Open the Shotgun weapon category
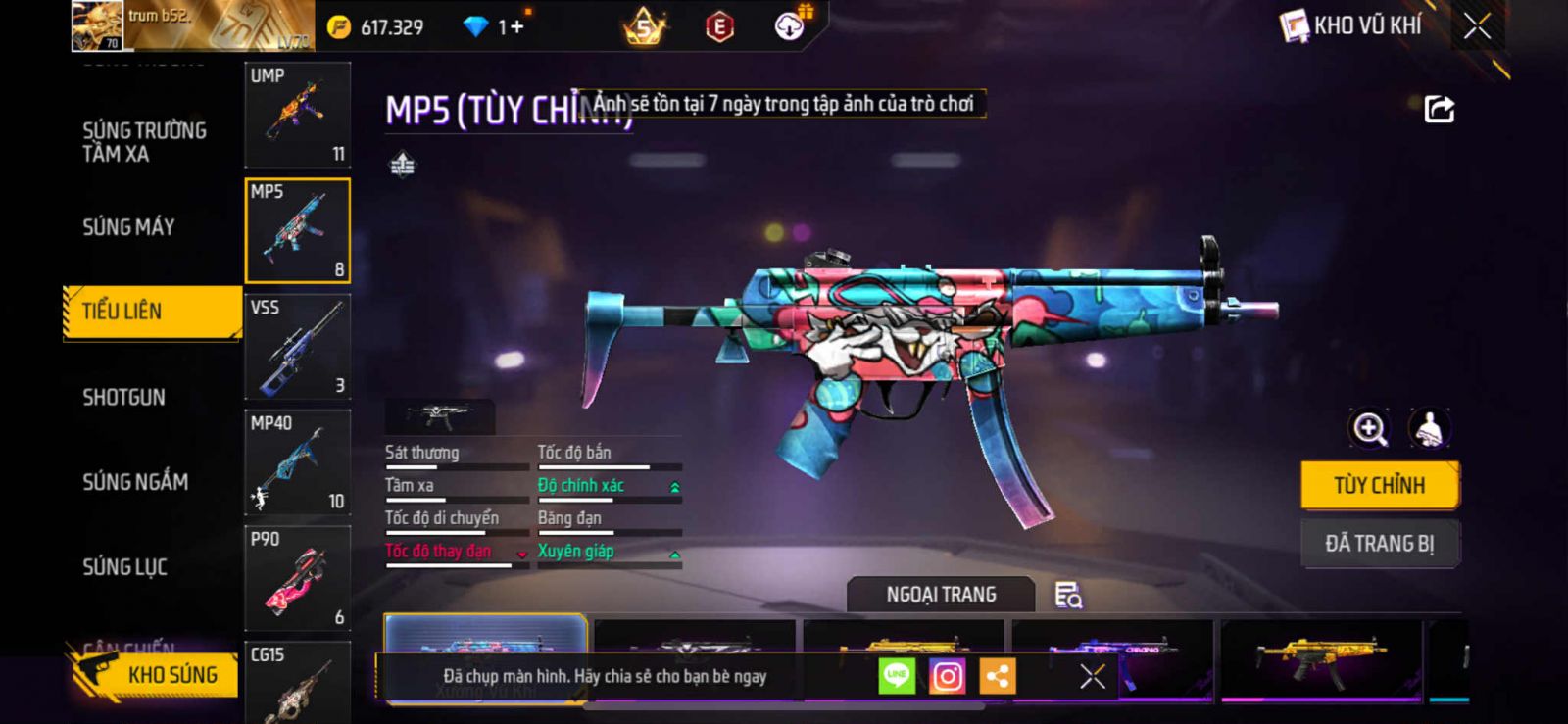The image size is (1568, 724). pyautogui.click(x=123, y=397)
